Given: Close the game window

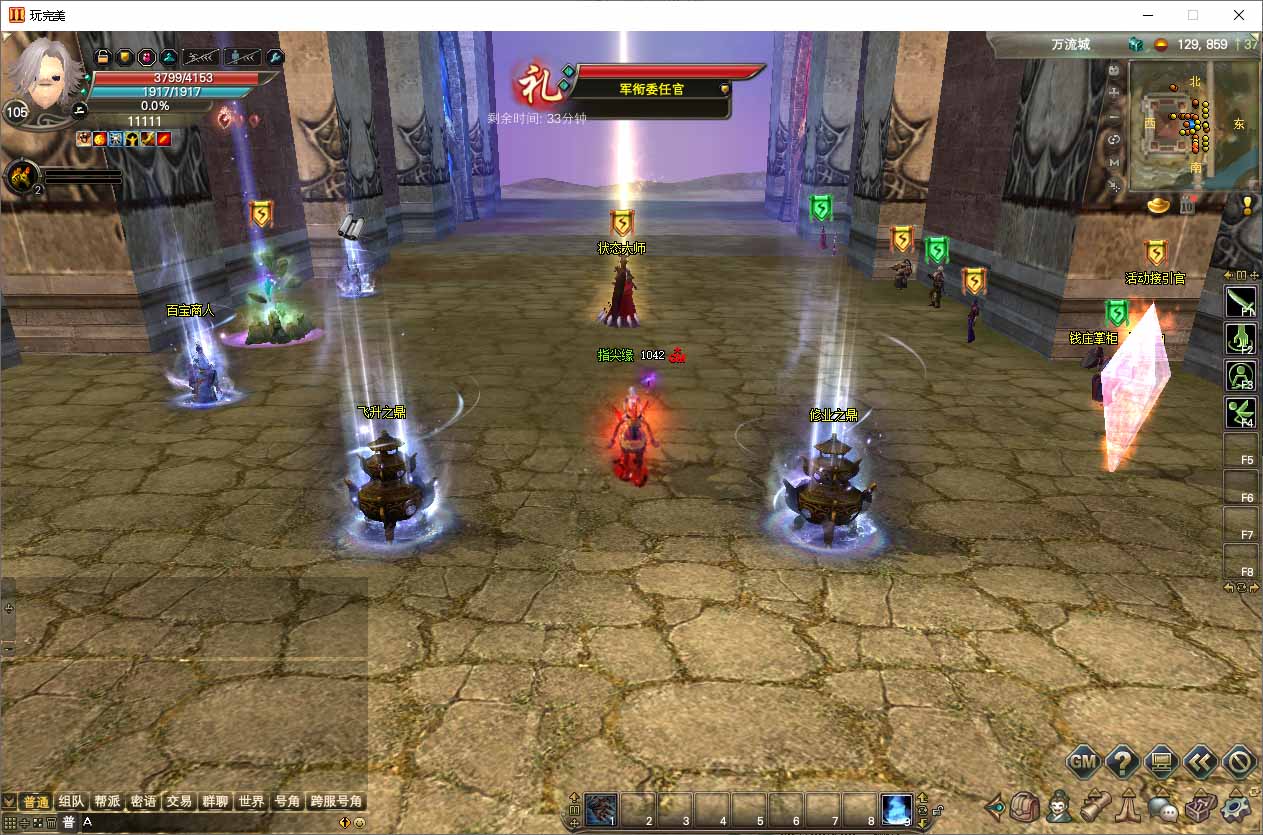Looking at the screenshot, I should pyautogui.click(x=1239, y=15).
